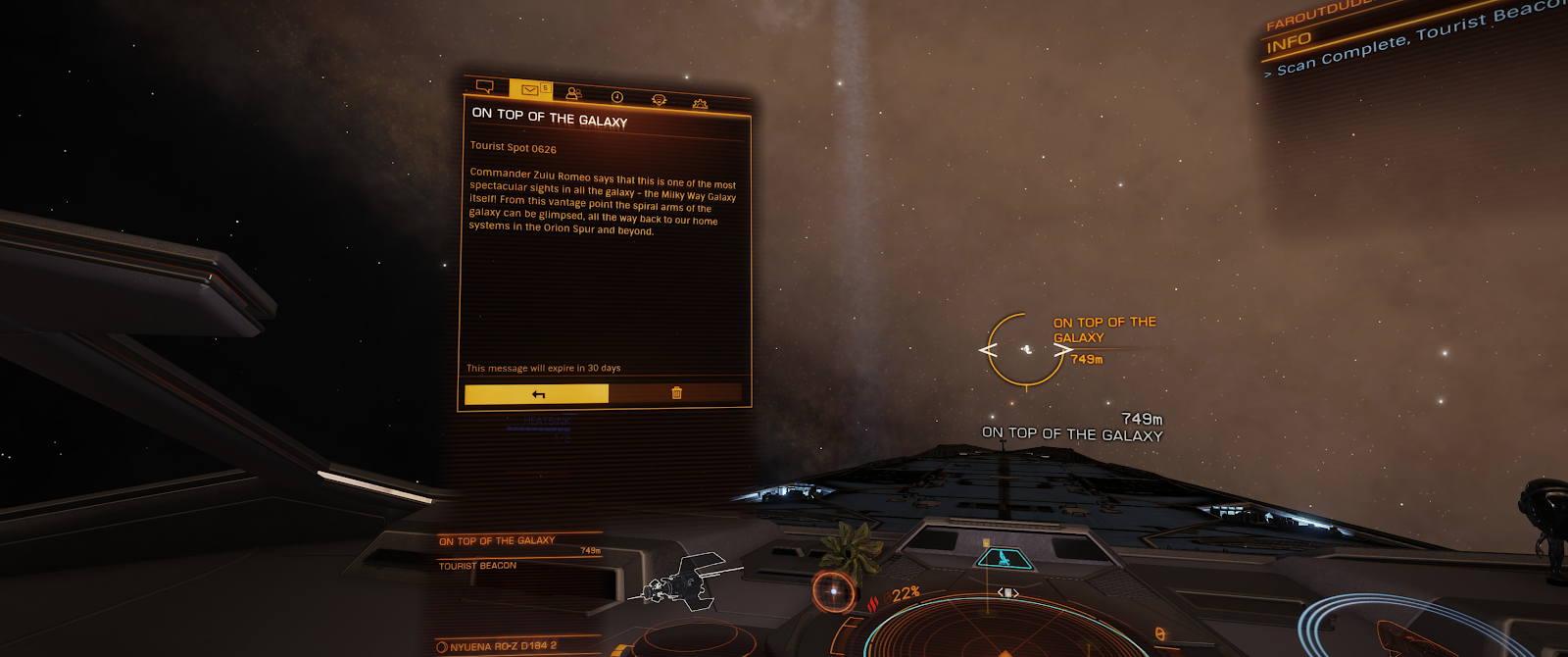Image resolution: width=1568 pixels, height=657 pixels.
Task: Open the friends and contacts tab
Action: (574, 93)
